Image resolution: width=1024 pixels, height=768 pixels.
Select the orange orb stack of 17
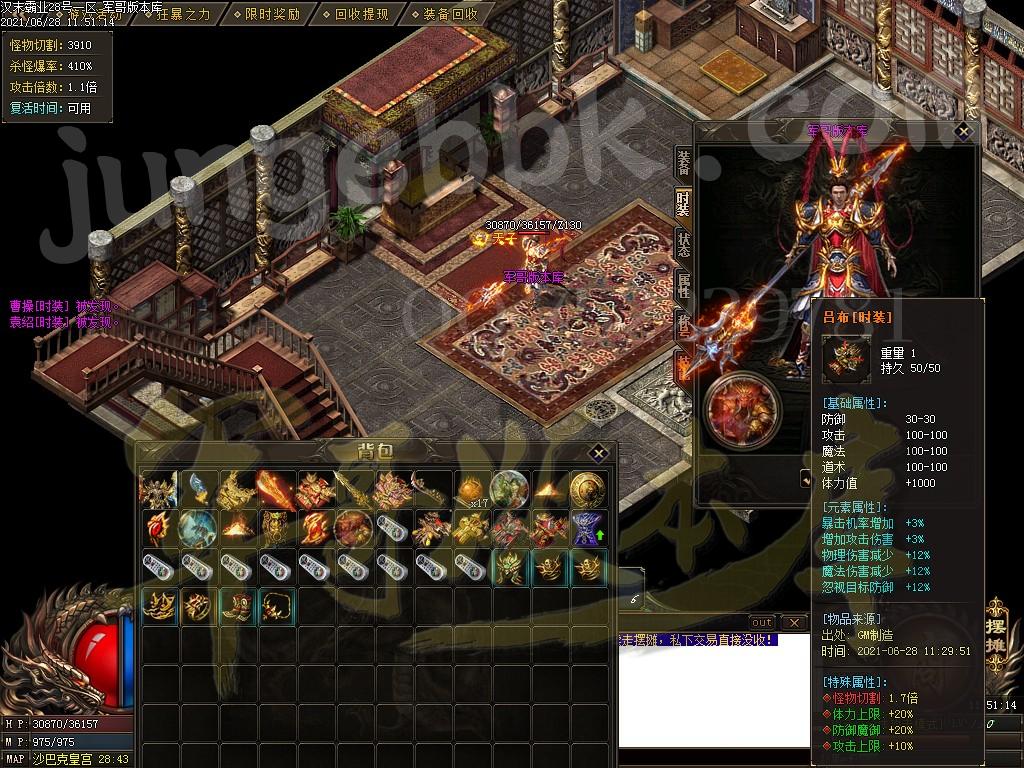pos(471,489)
